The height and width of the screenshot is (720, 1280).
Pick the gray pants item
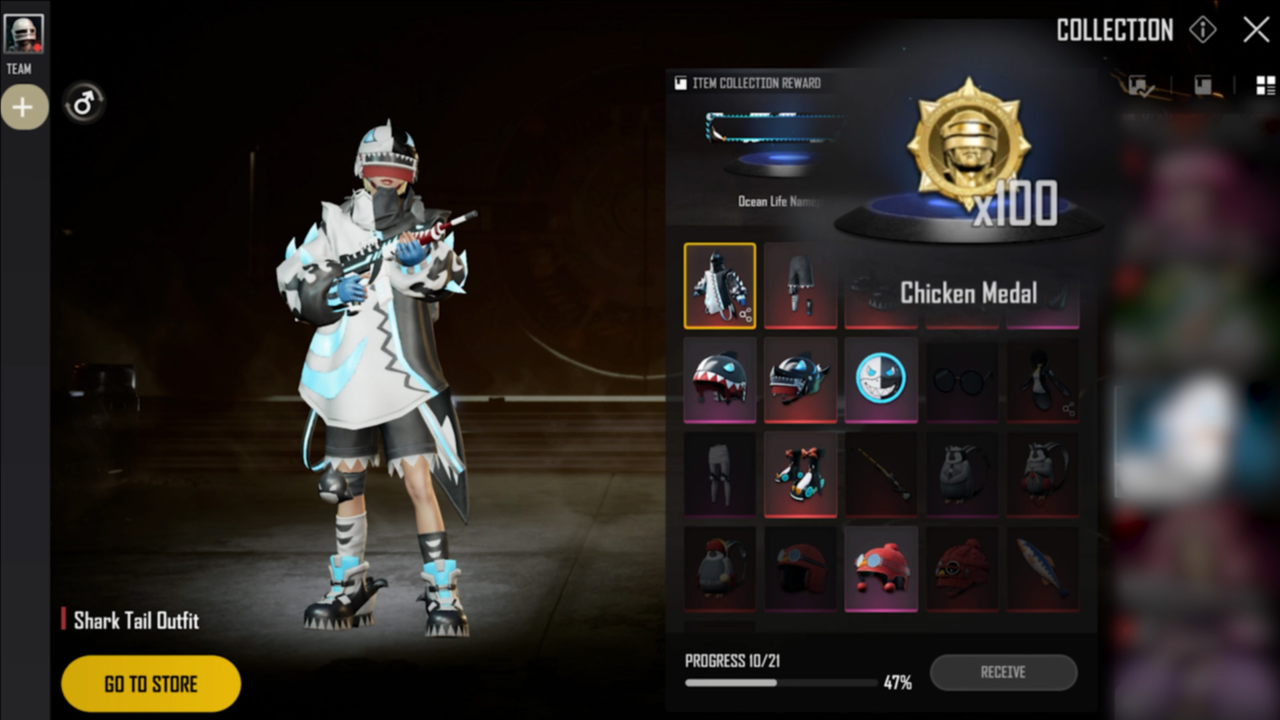point(720,474)
